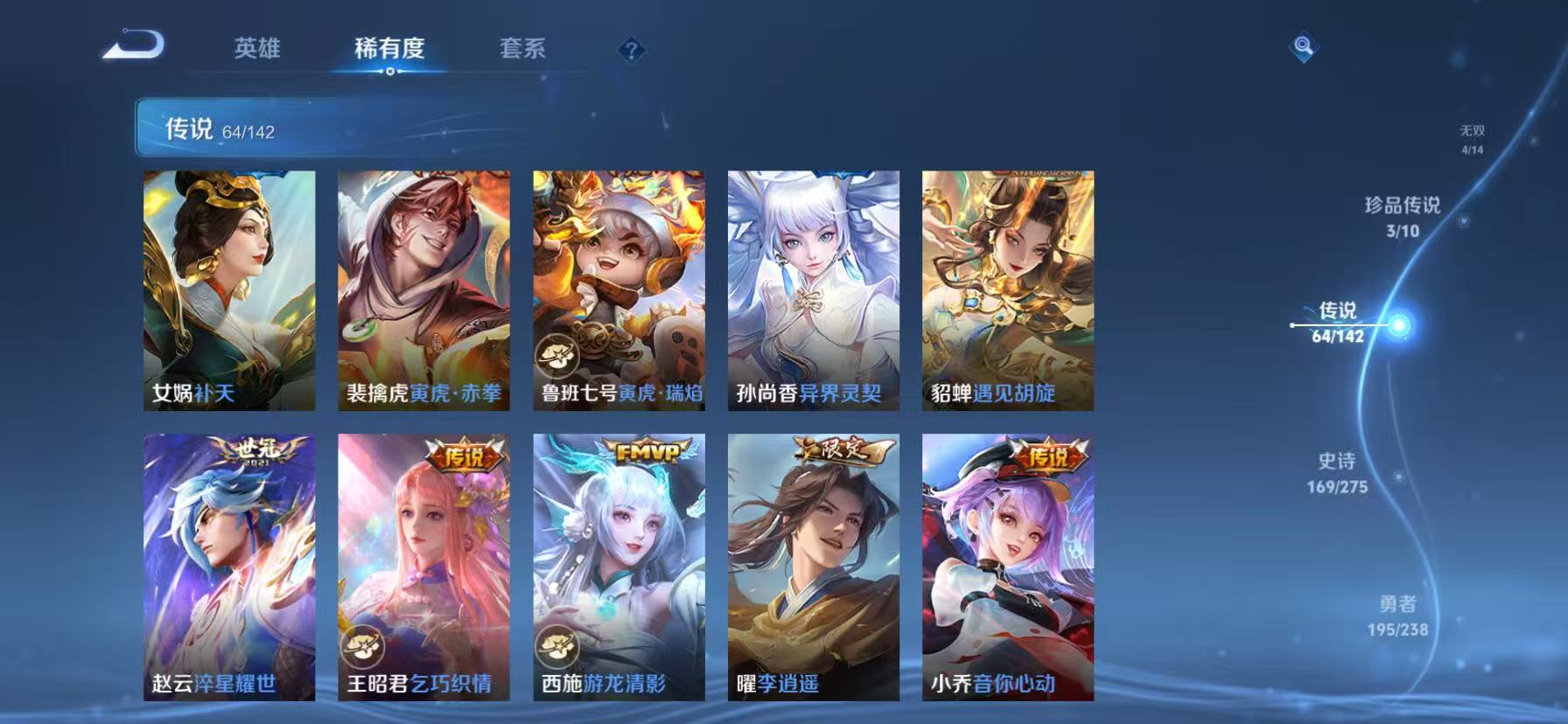This screenshot has width=1568, height=724.
Task: Click the question-mark help icon
Action: coord(629,50)
